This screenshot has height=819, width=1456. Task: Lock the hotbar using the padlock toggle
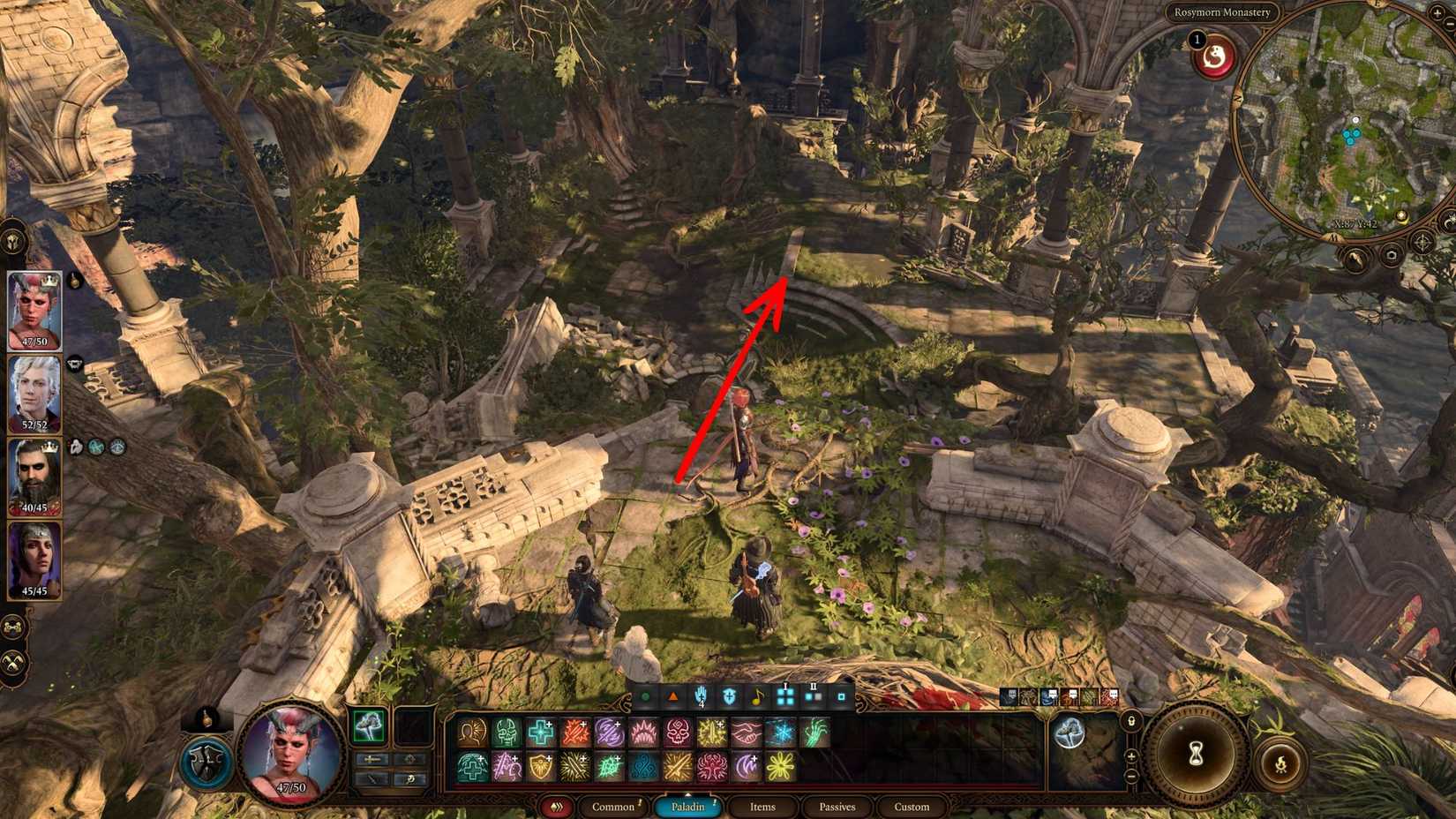coord(1132,722)
